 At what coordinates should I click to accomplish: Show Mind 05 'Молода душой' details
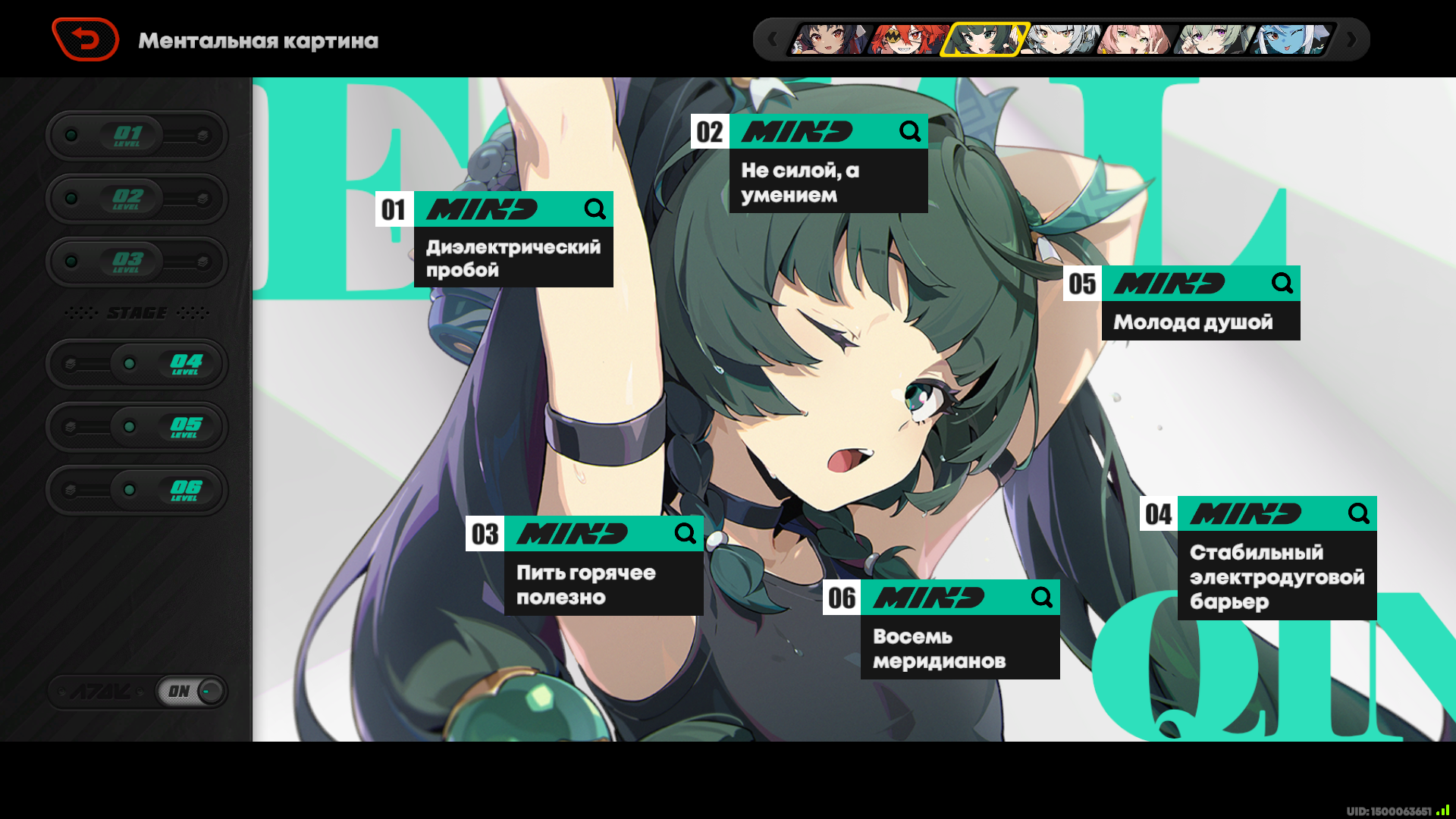coord(1200,303)
